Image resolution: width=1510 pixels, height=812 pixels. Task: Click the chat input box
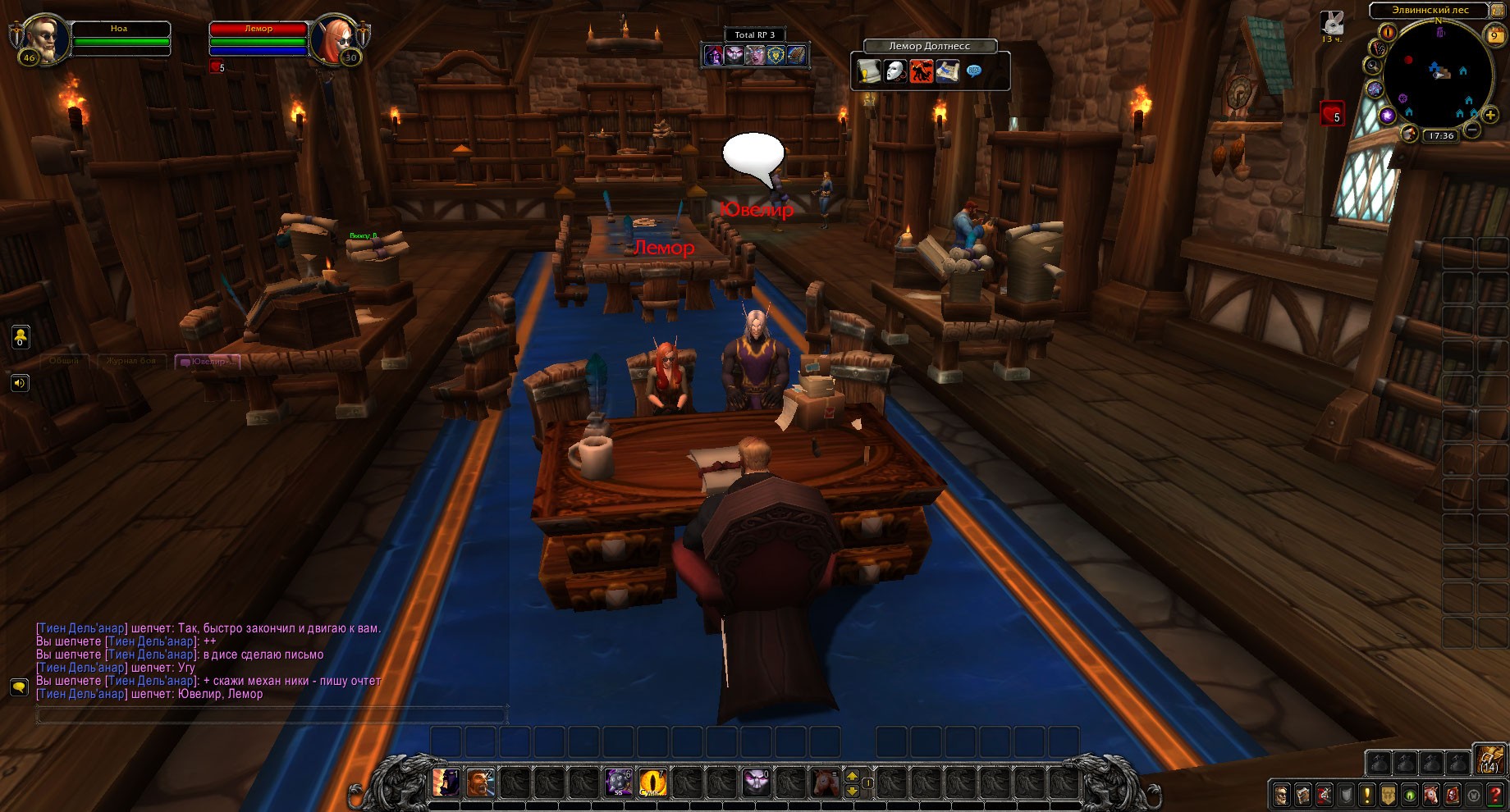271,716
